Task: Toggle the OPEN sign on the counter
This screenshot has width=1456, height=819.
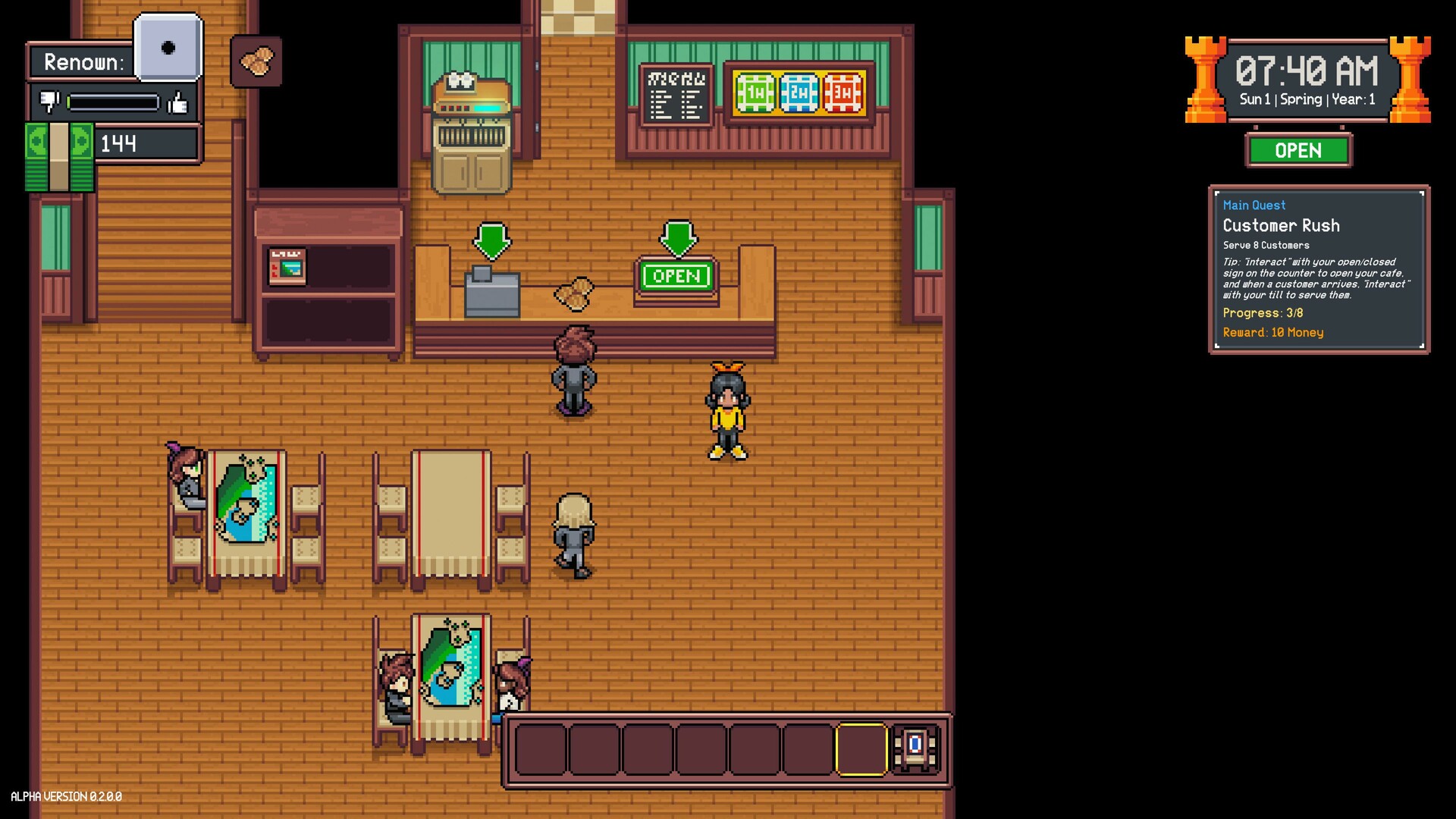Action: tap(676, 276)
